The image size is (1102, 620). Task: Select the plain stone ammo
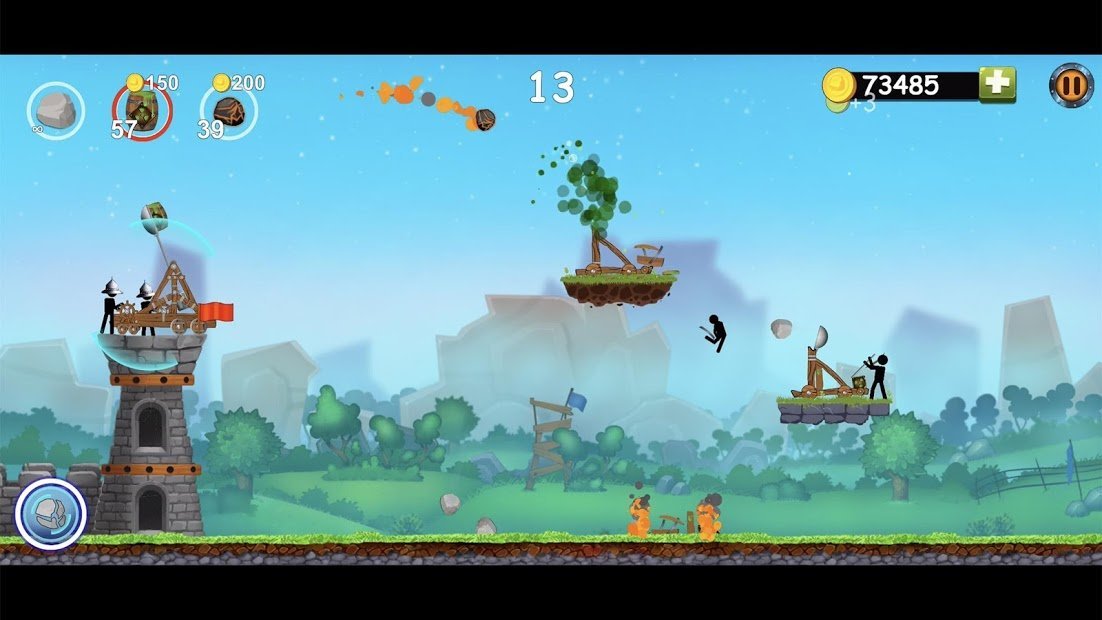pos(56,109)
